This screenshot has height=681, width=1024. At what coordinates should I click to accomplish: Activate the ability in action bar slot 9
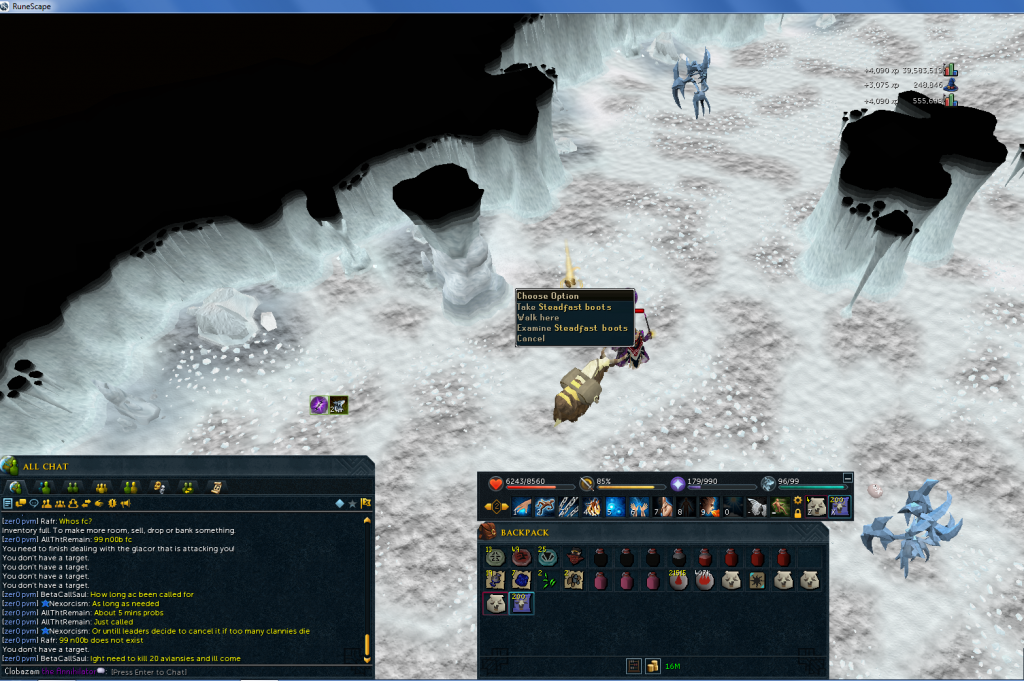pyautogui.click(x=709, y=507)
